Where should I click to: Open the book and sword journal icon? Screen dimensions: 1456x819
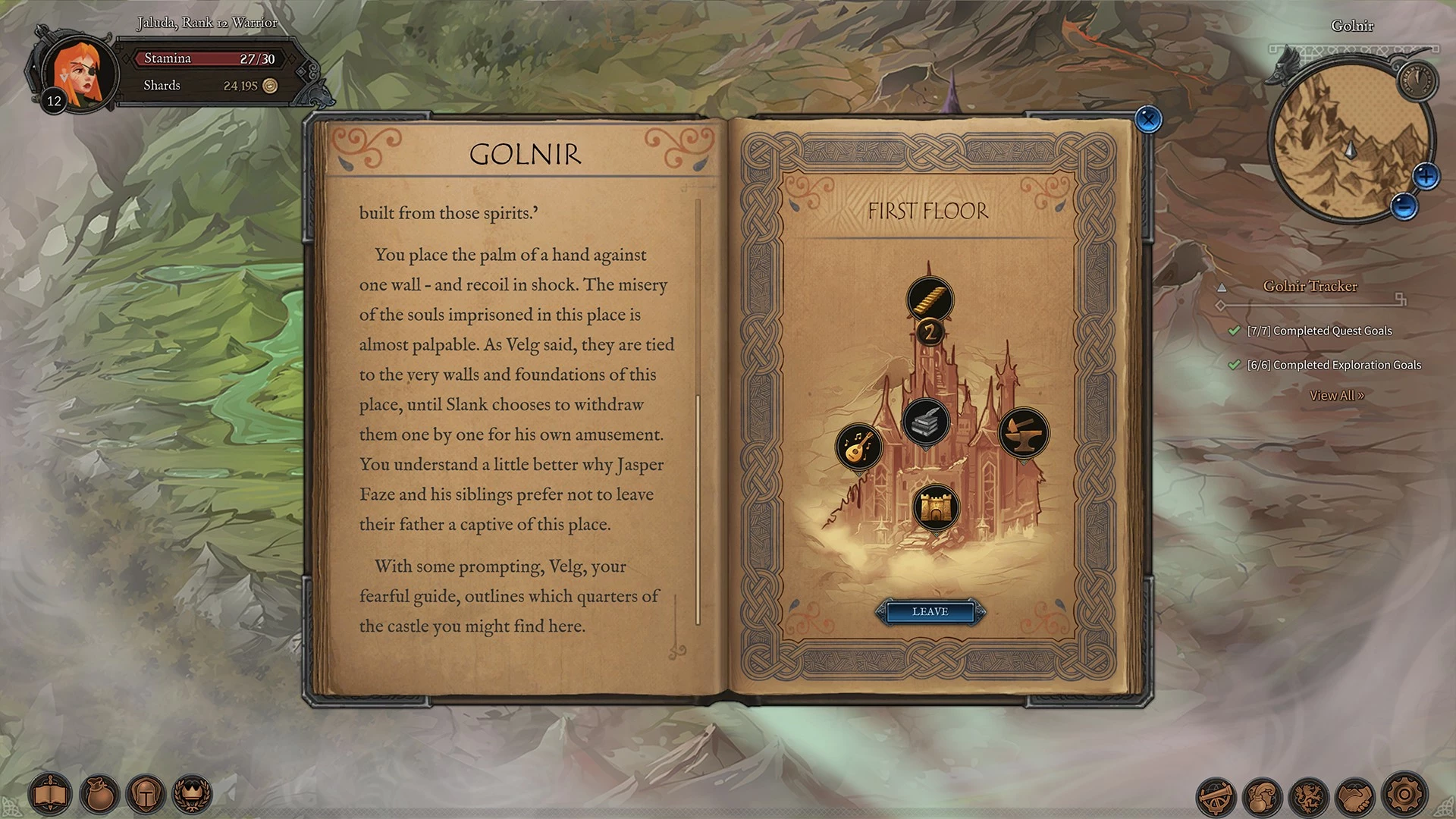pos(51,794)
